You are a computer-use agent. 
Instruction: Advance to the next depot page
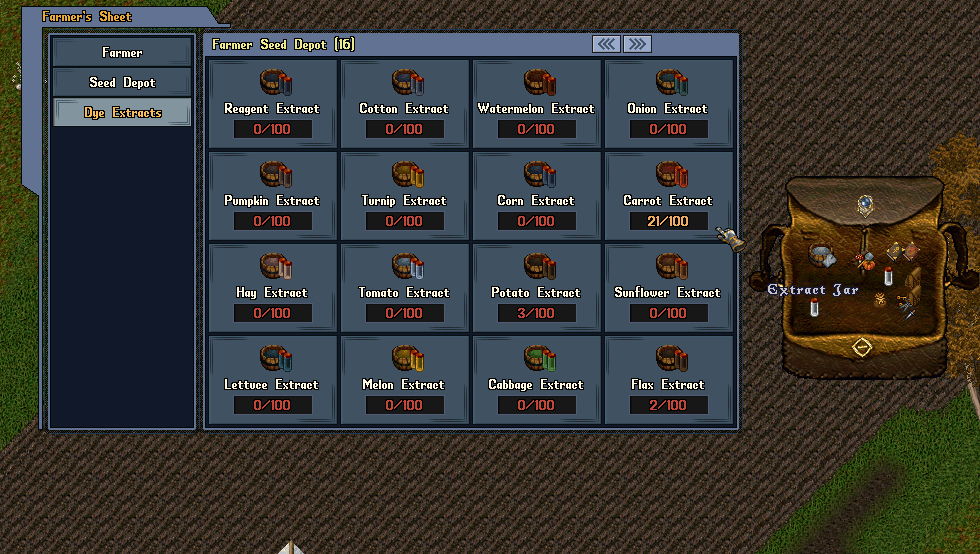[x=637, y=44]
